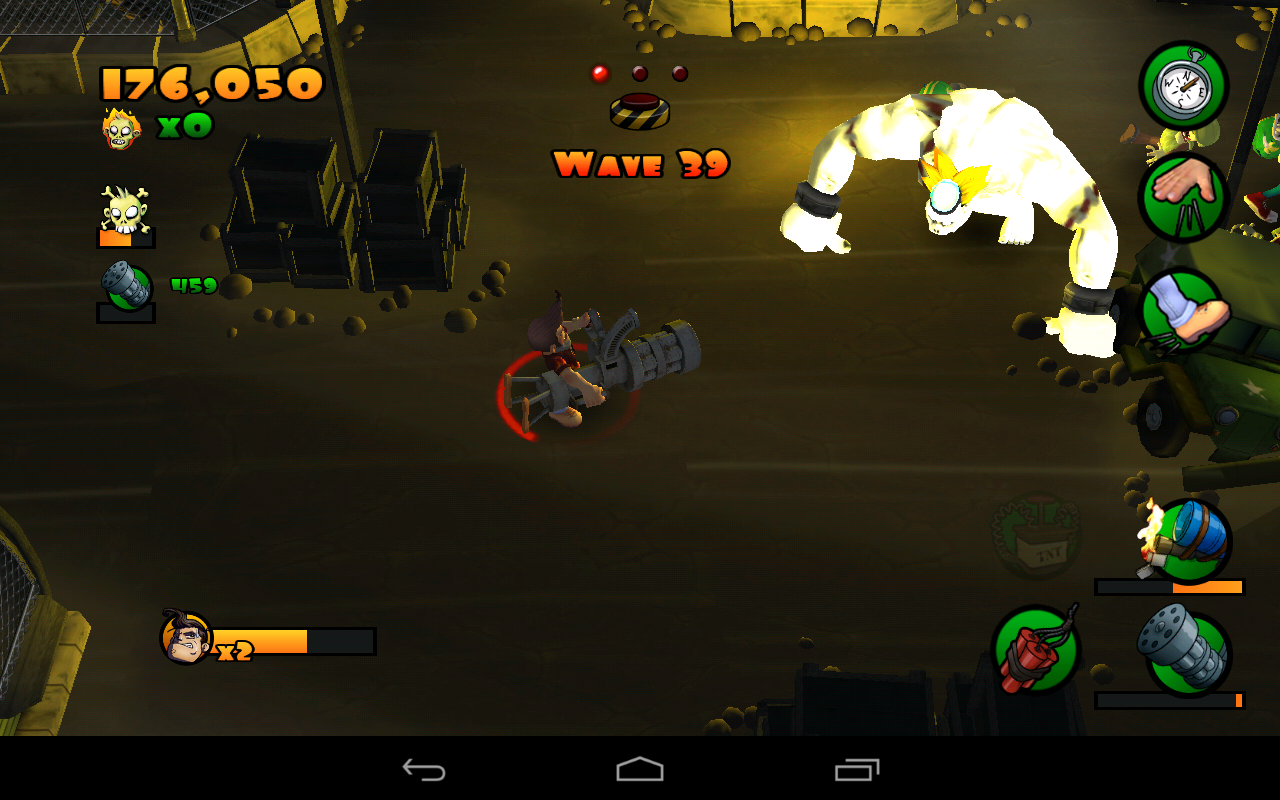The height and width of the screenshot is (800, 1280).
Task: Tap the minigun ammo counter icon
Action: [x=125, y=281]
